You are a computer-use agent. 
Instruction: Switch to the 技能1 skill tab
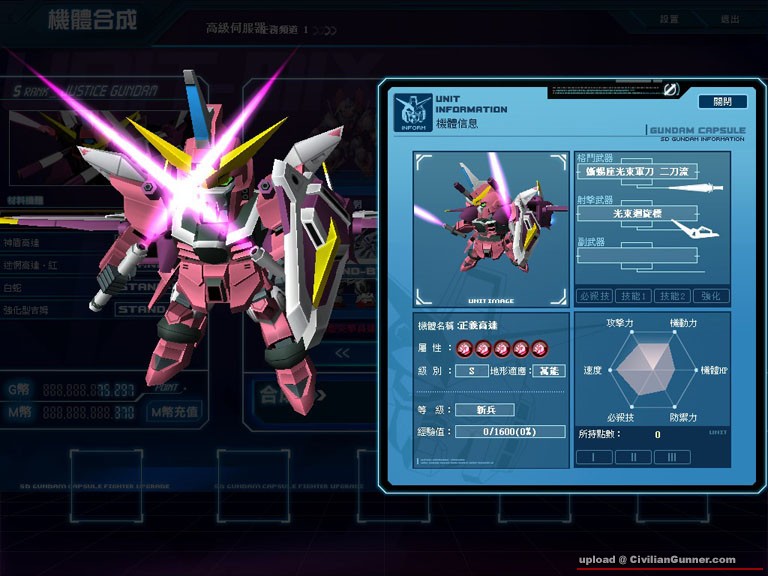coord(635,296)
